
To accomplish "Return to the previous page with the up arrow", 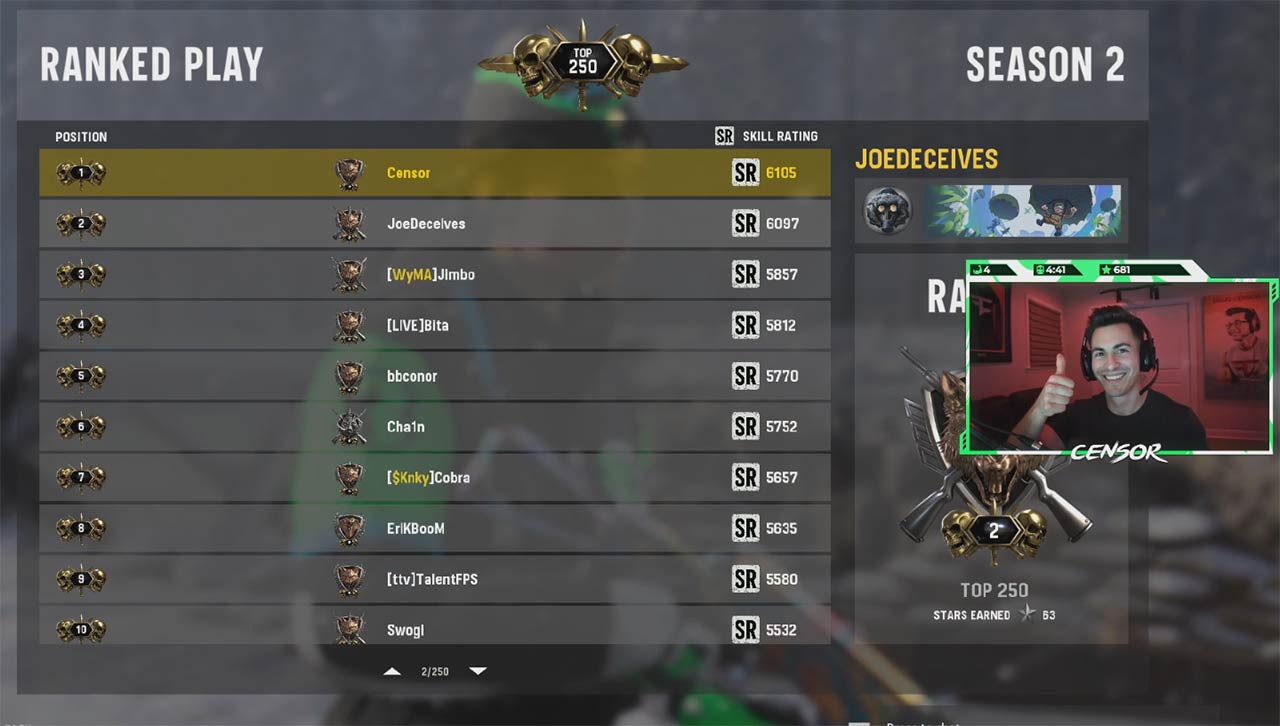I will click(x=392, y=671).
